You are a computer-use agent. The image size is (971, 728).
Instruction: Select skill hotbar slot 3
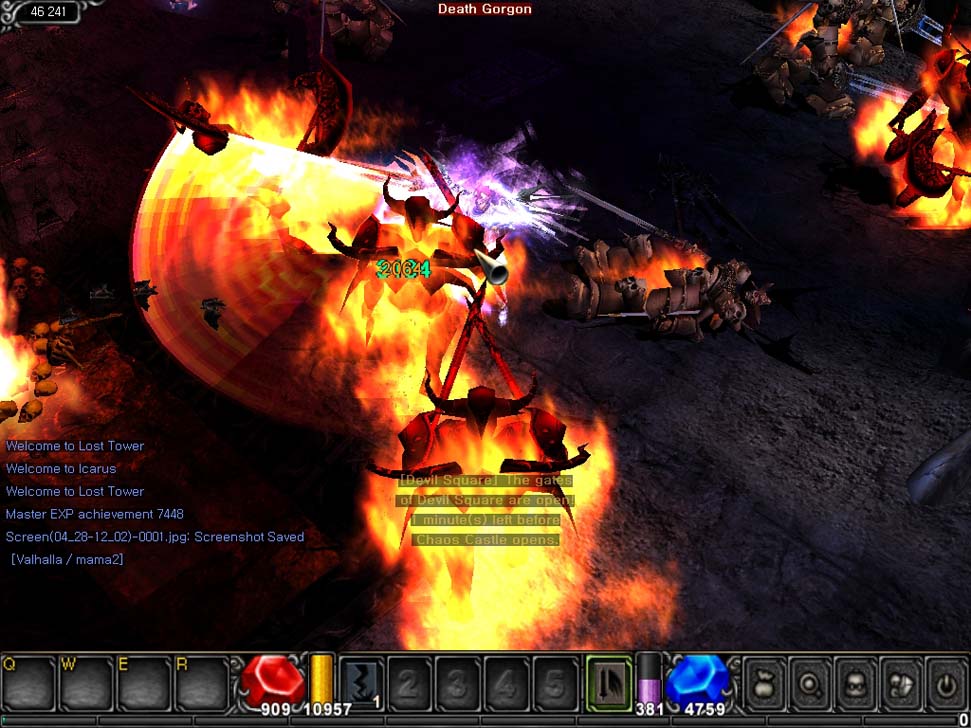tap(457, 683)
